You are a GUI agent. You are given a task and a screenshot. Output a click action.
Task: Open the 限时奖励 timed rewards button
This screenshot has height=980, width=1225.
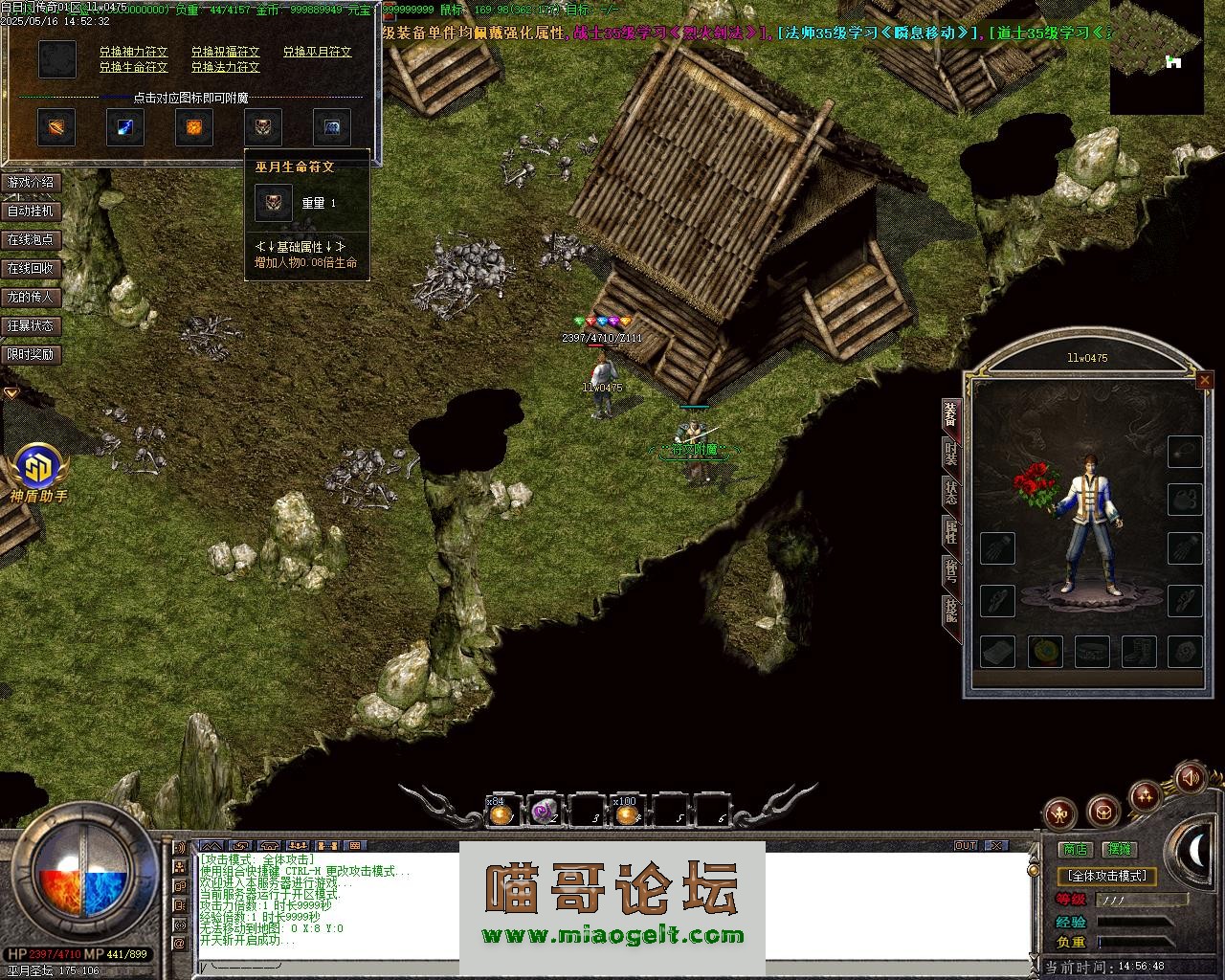[x=32, y=354]
